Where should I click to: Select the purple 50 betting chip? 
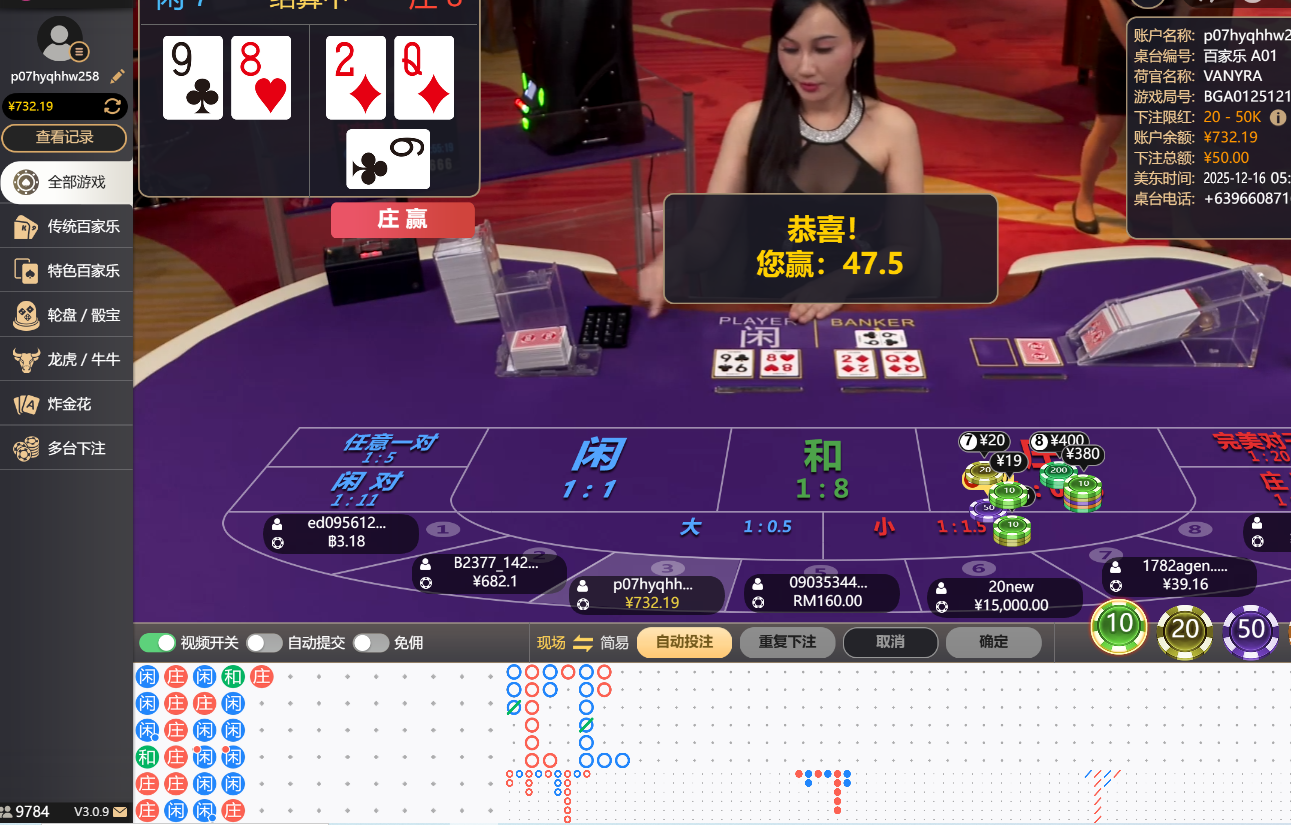[1249, 630]
